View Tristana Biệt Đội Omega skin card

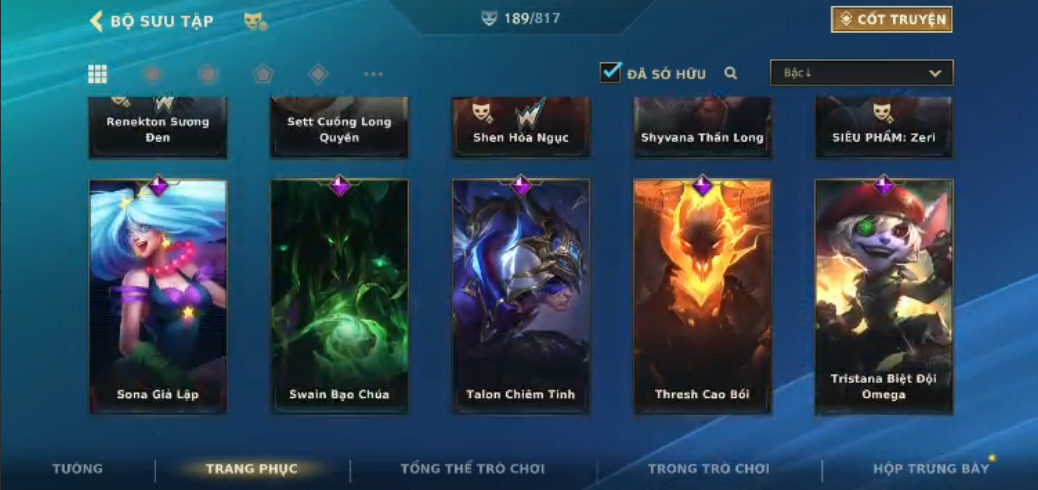point(884,295)
